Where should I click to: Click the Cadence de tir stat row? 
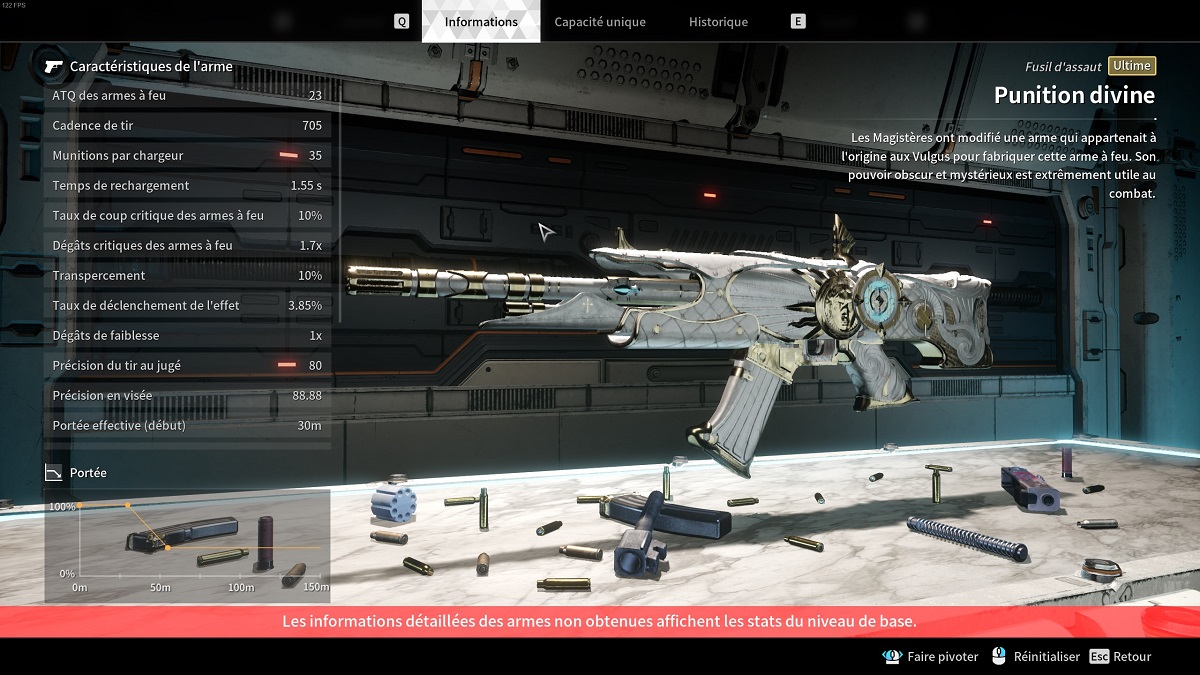coord(187,126)
